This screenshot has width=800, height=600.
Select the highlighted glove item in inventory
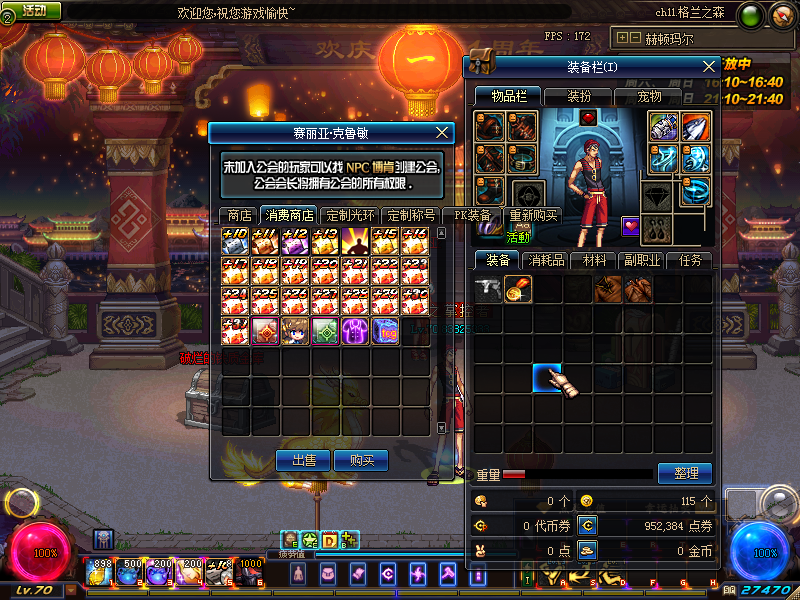pyautogui.click(x=547, y=379)
